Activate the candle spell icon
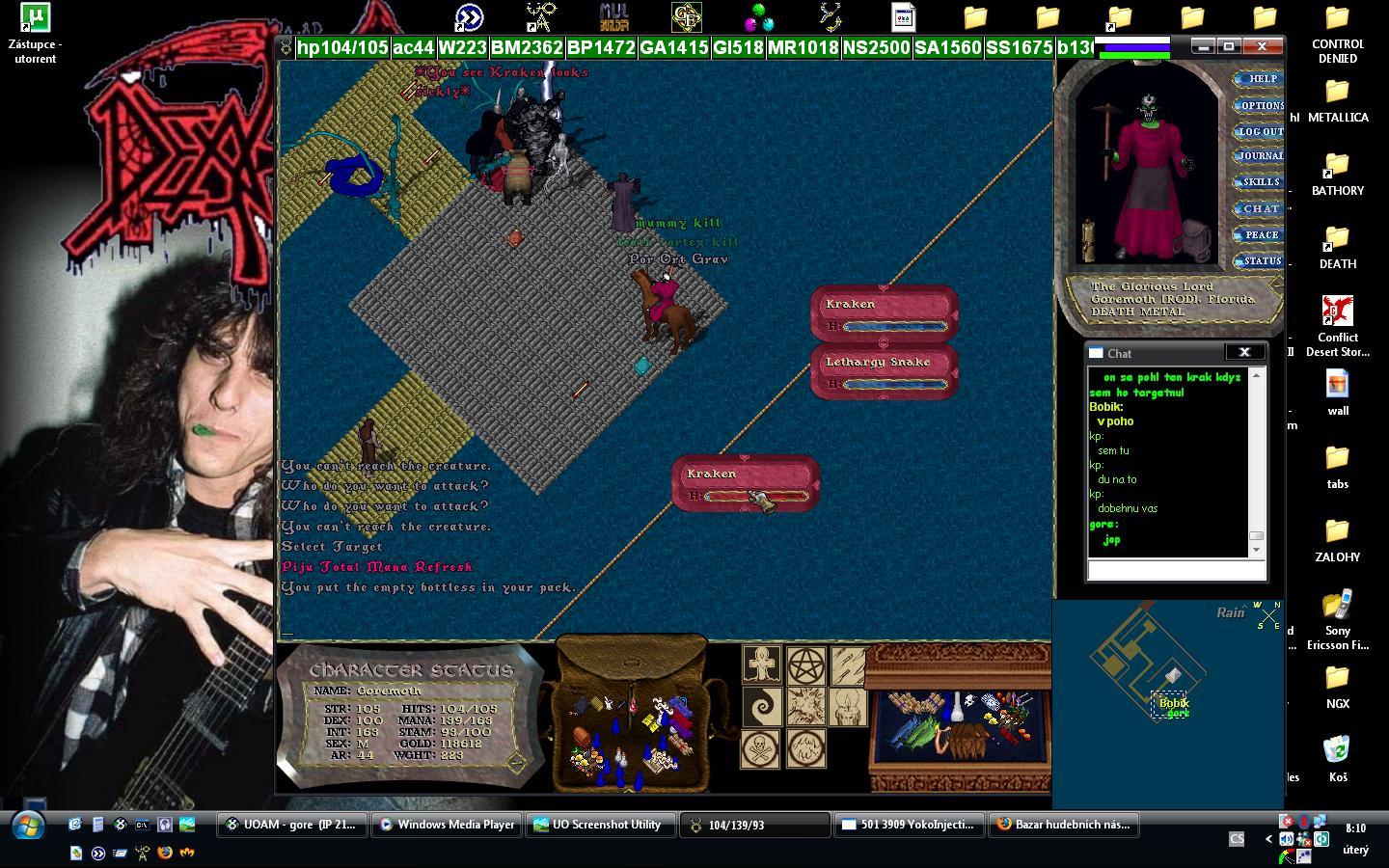 (x=849, y=707)
